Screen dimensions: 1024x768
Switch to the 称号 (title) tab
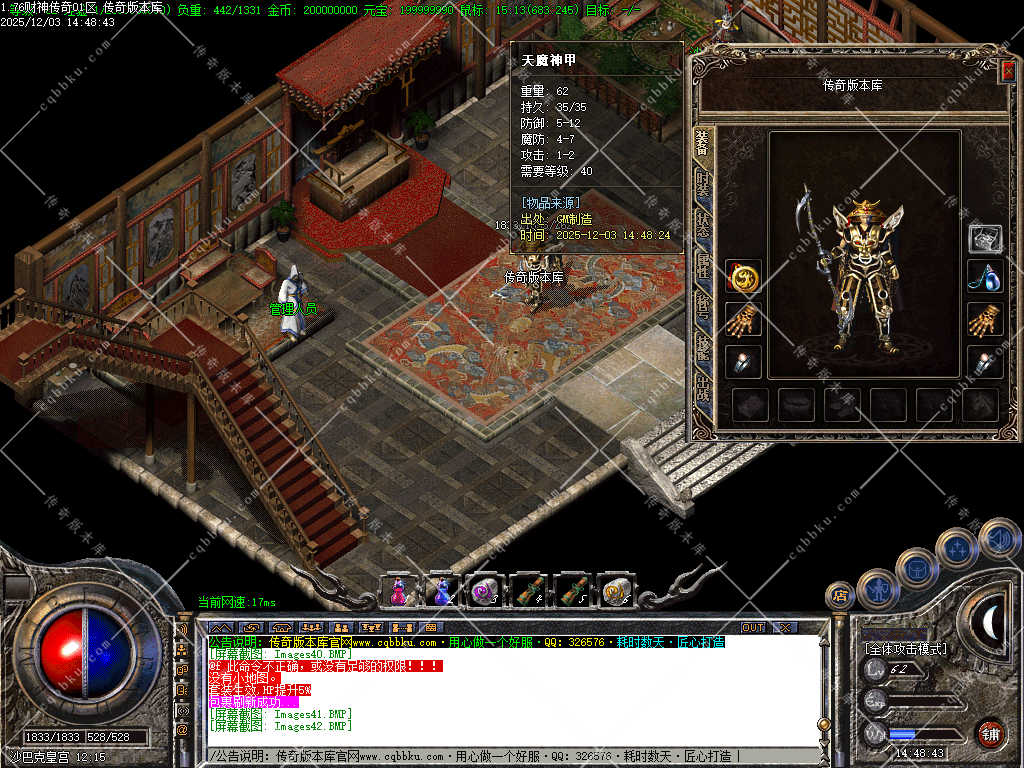click(703, 304)
